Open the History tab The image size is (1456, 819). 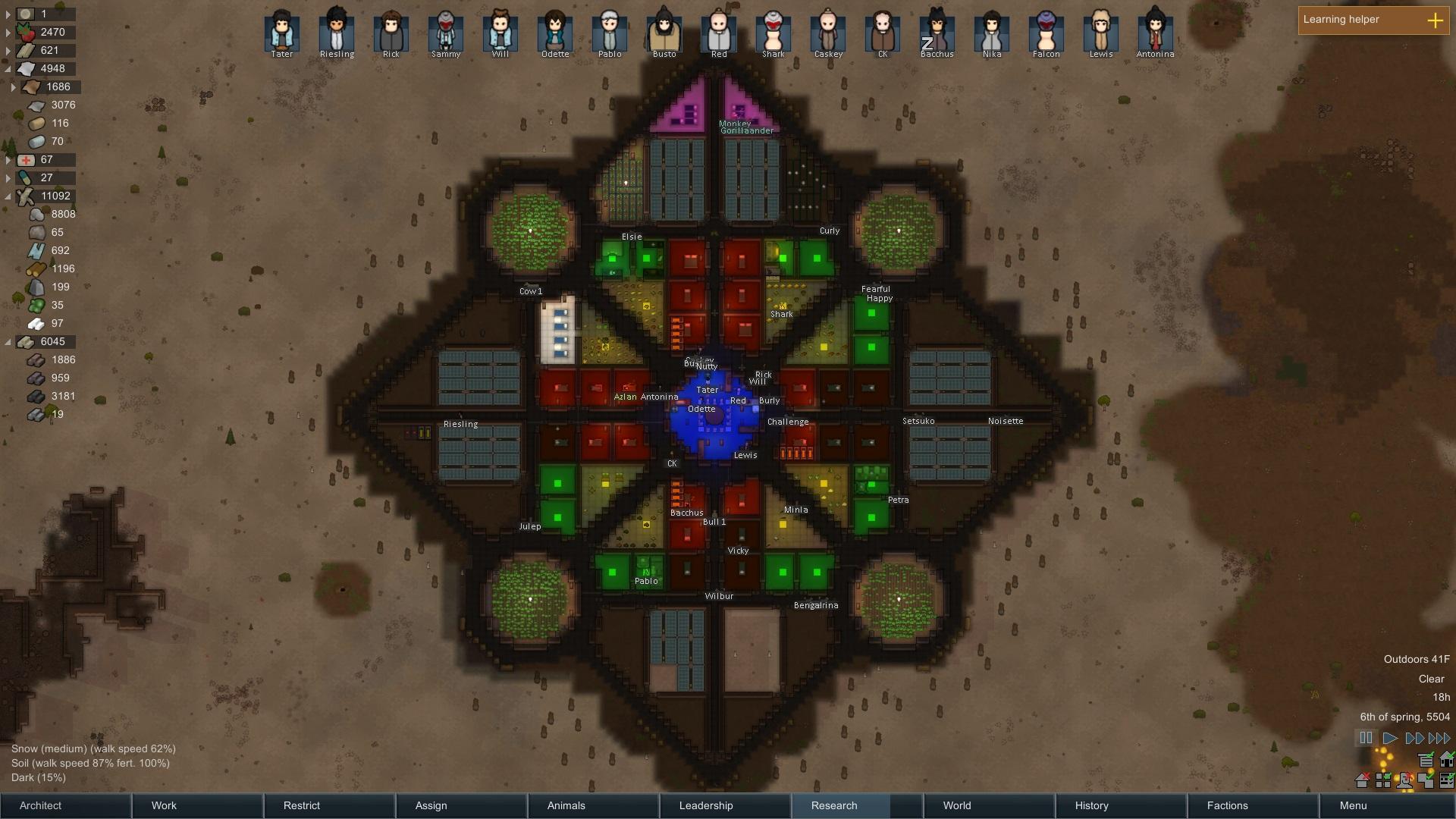click(1121, 805)
